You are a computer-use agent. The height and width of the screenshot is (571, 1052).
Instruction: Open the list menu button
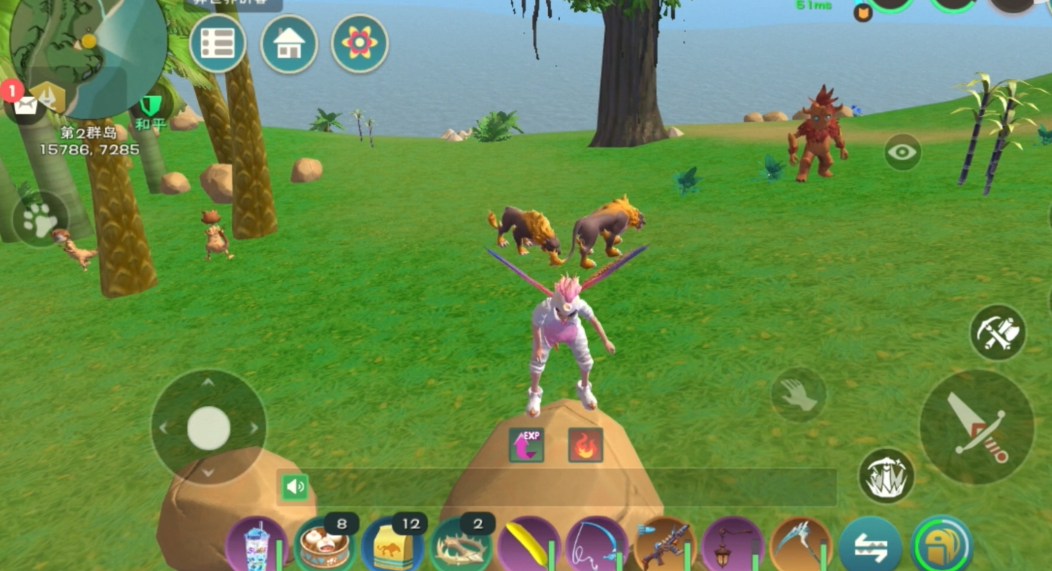click(217, 43)
